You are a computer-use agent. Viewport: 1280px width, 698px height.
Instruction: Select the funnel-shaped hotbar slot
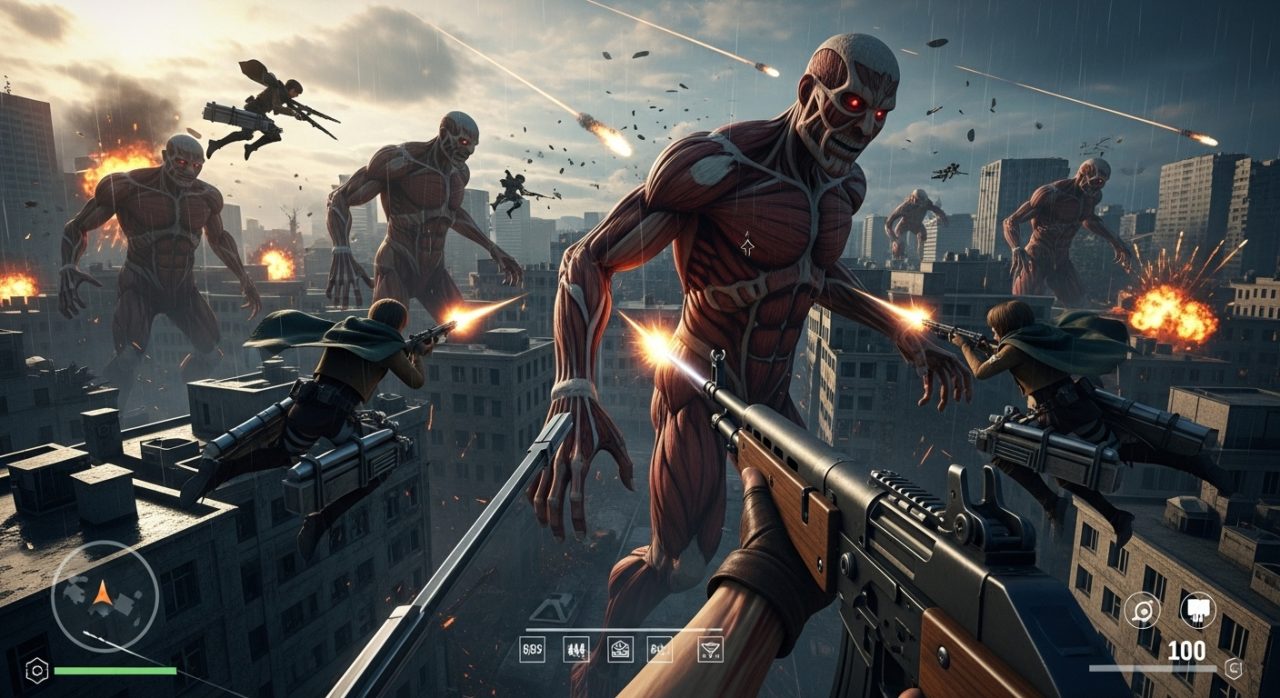[x=710, y=649]
